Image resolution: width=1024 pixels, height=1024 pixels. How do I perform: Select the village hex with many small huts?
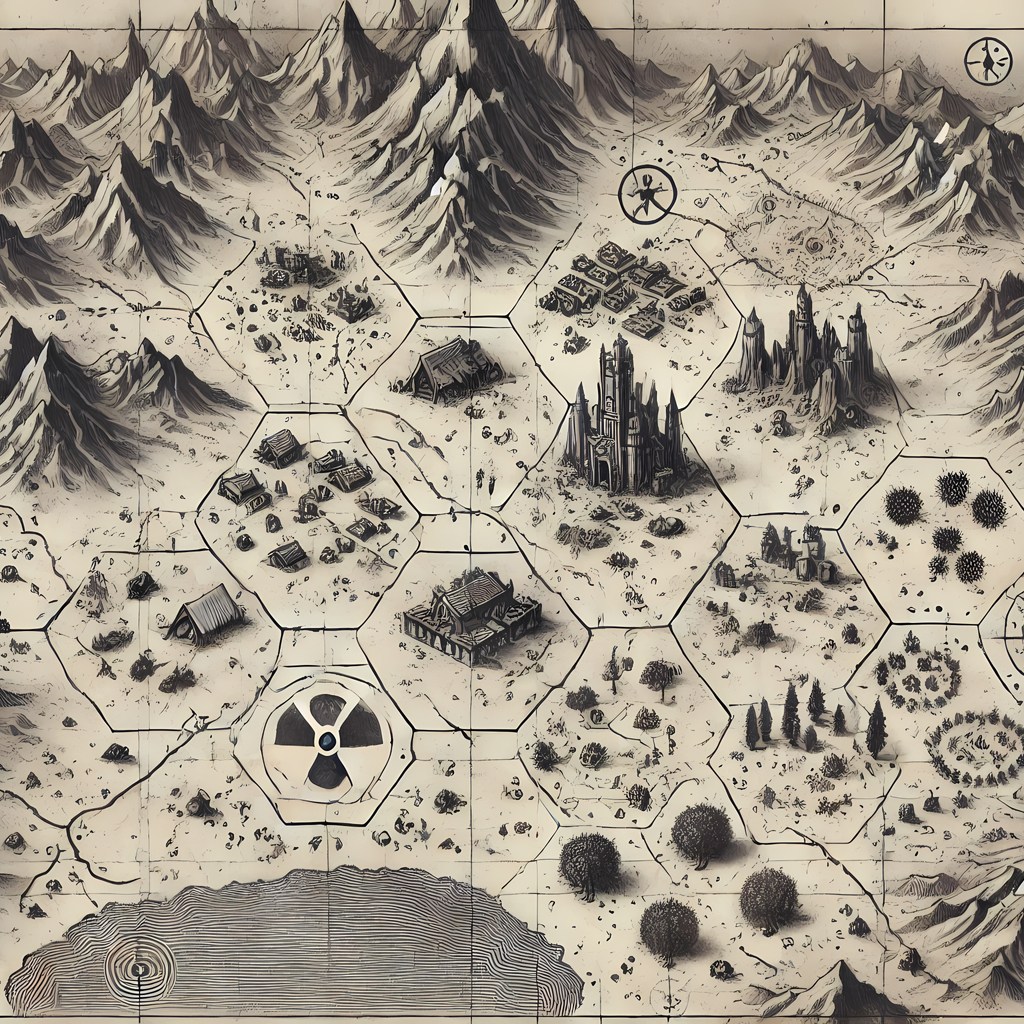click(305, 495)
